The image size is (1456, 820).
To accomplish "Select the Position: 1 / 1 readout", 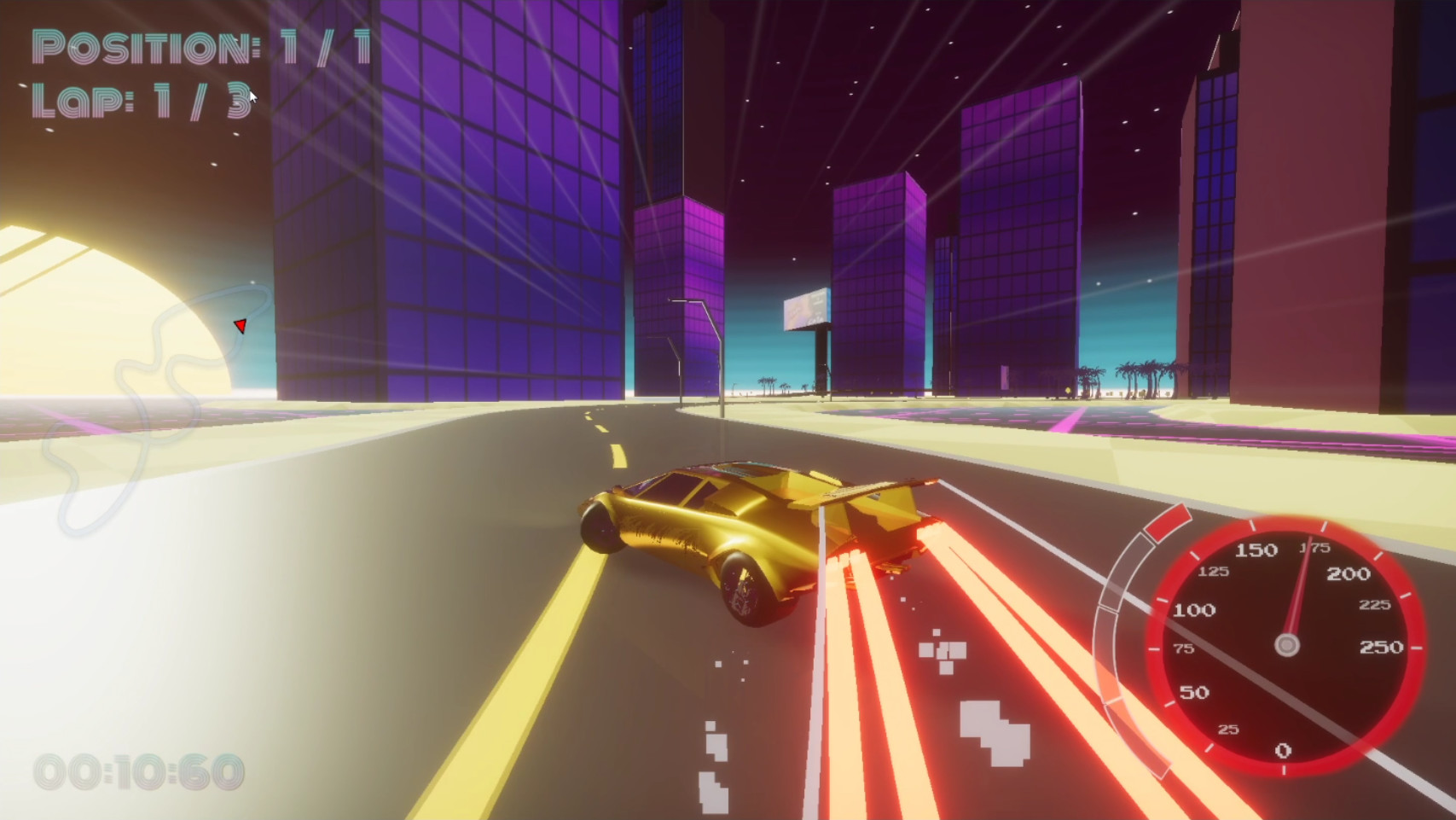I will coord(201,47).
